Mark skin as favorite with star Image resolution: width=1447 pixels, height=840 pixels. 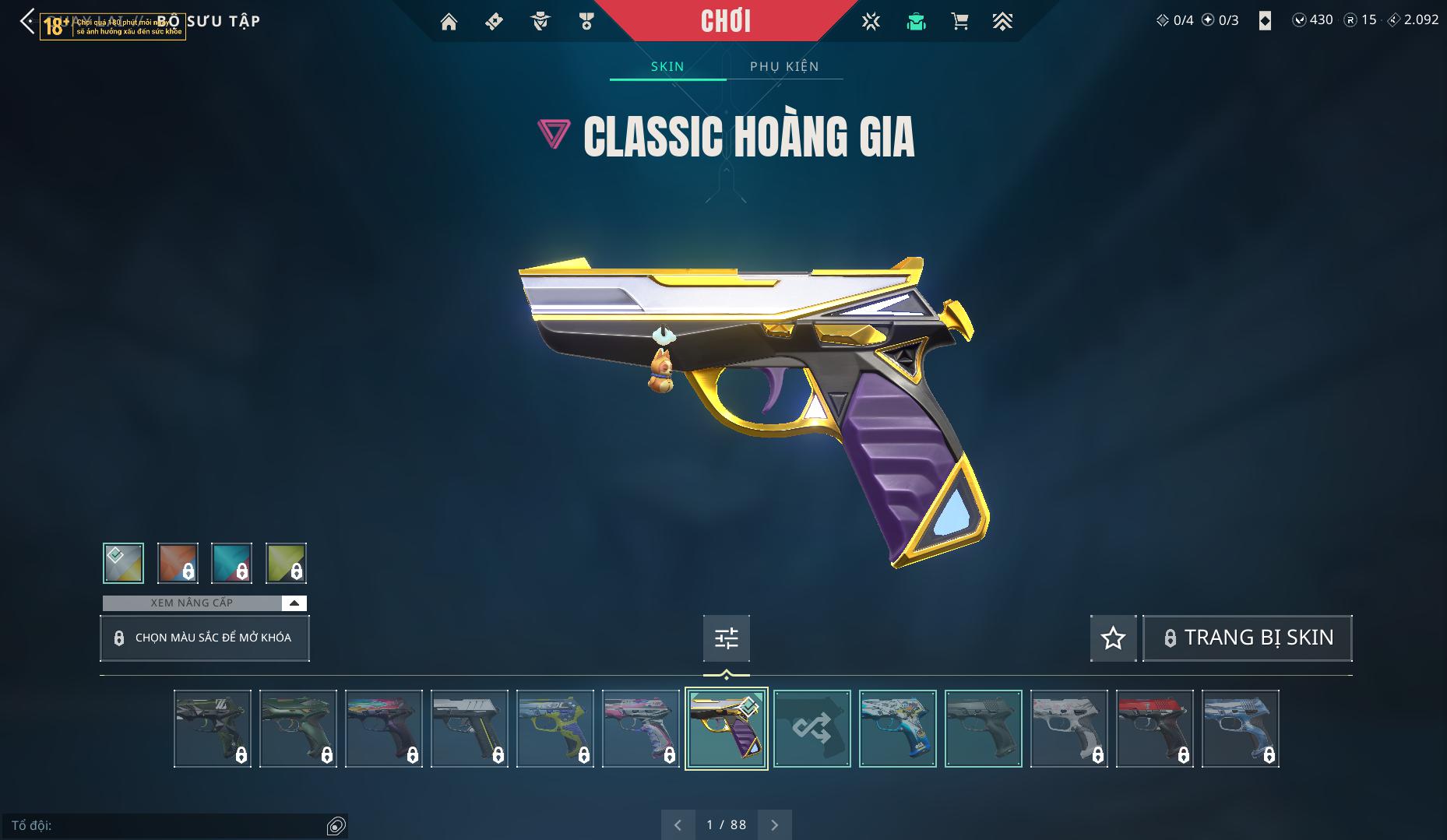[x=1113, y=638]
